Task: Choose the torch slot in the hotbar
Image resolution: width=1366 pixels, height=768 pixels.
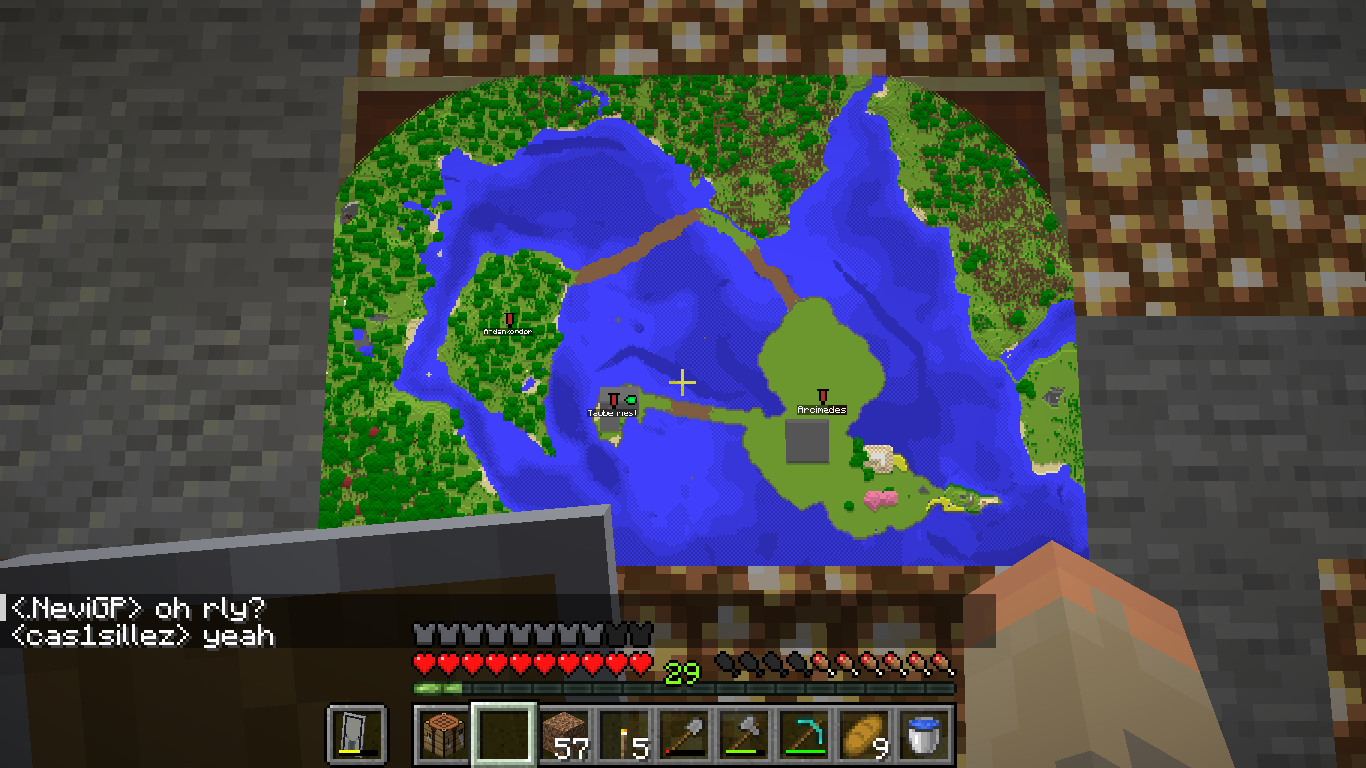Action: [624, 733]
